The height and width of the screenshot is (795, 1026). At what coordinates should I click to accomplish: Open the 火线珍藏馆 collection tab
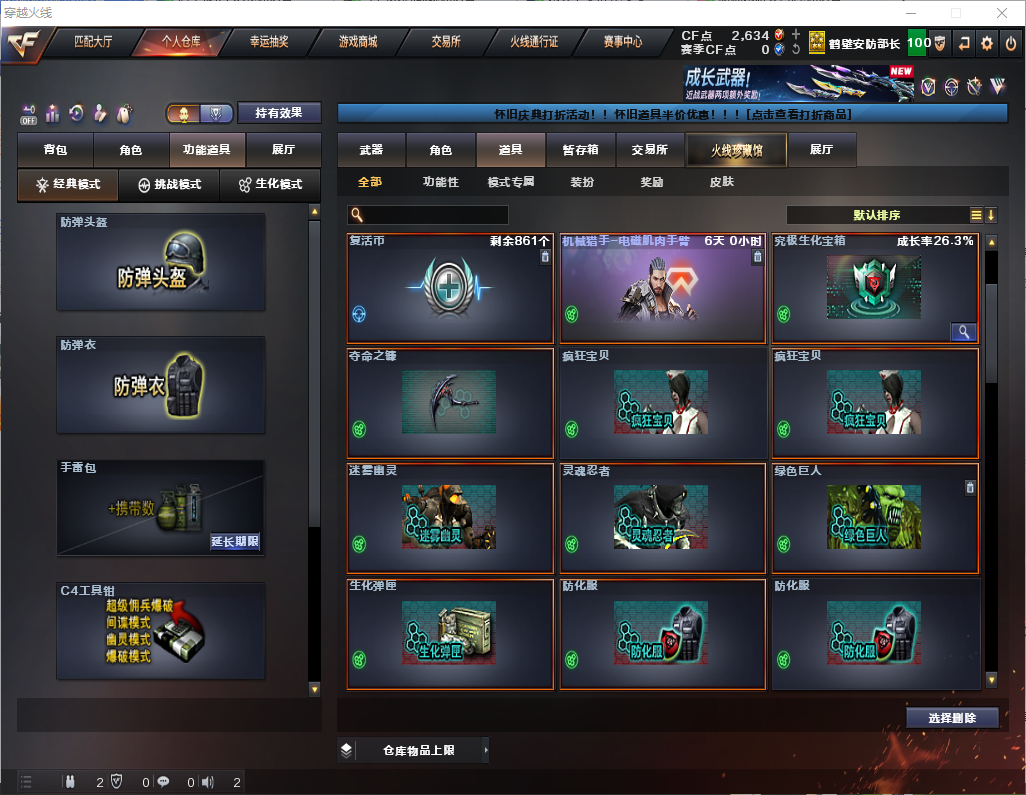(x=736, y=150)
